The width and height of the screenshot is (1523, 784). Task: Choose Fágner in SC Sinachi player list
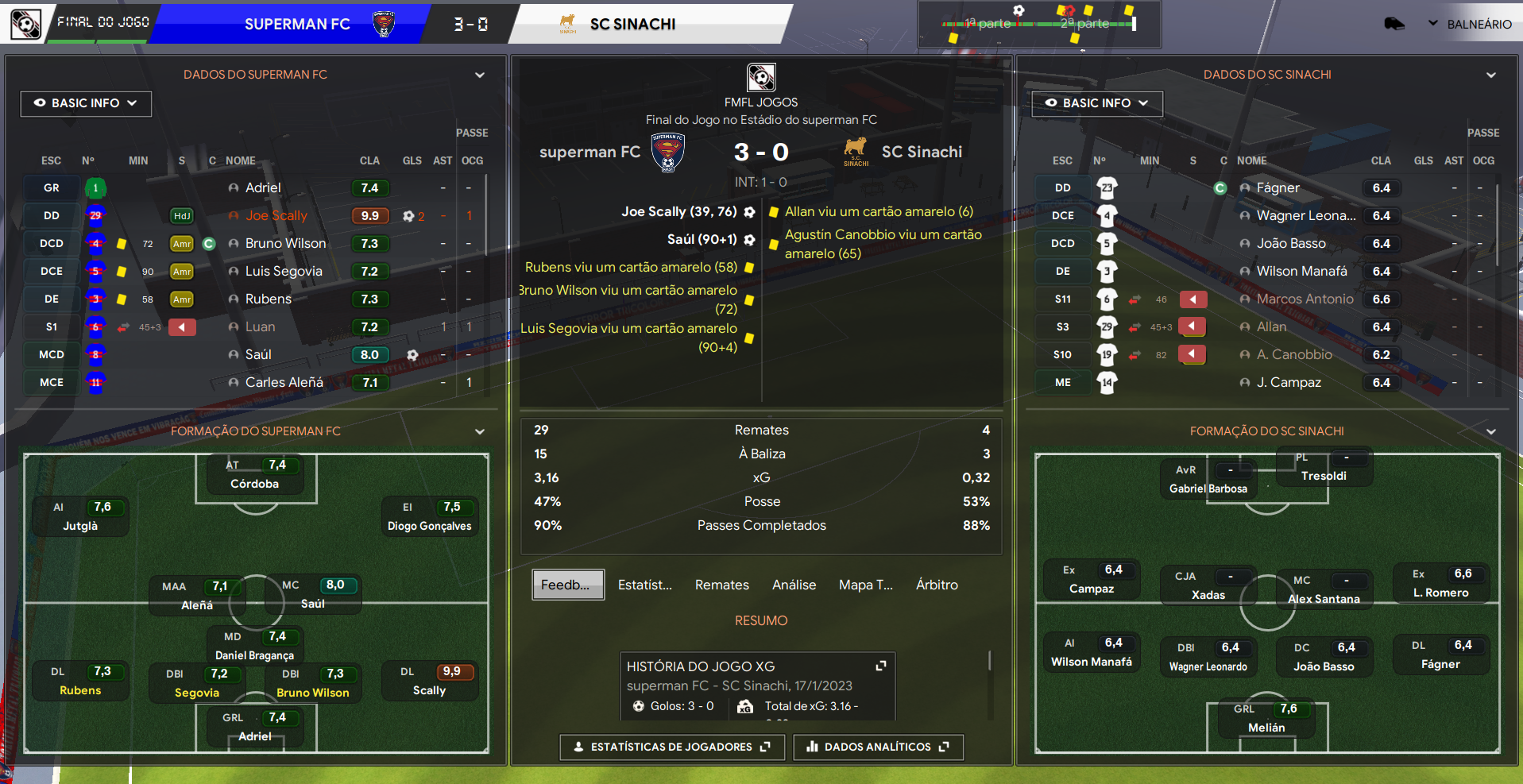click(1278, 187)
